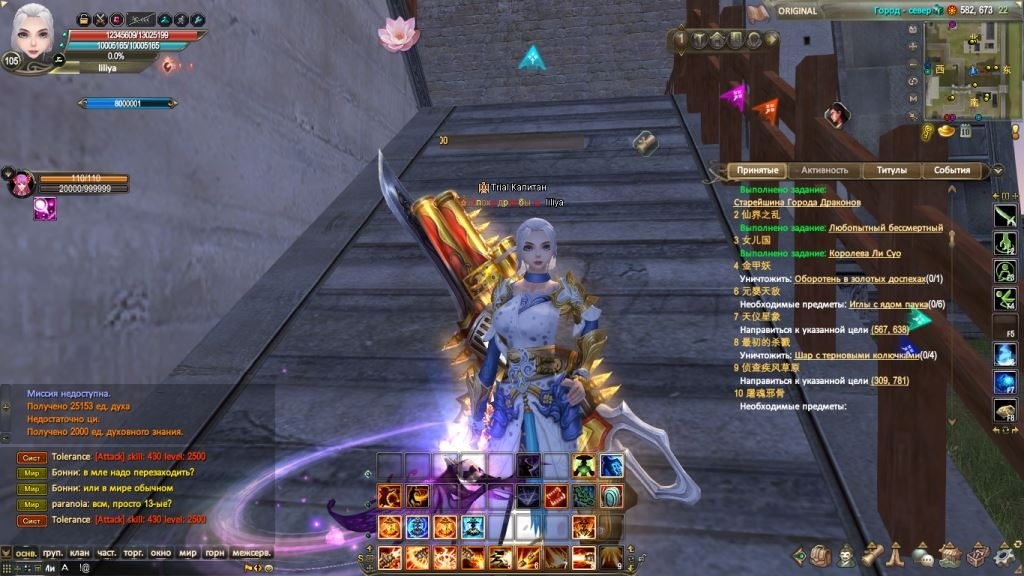Select the мир chat channel tab
The image size is (1024, 576).
[x=187, y=552]
